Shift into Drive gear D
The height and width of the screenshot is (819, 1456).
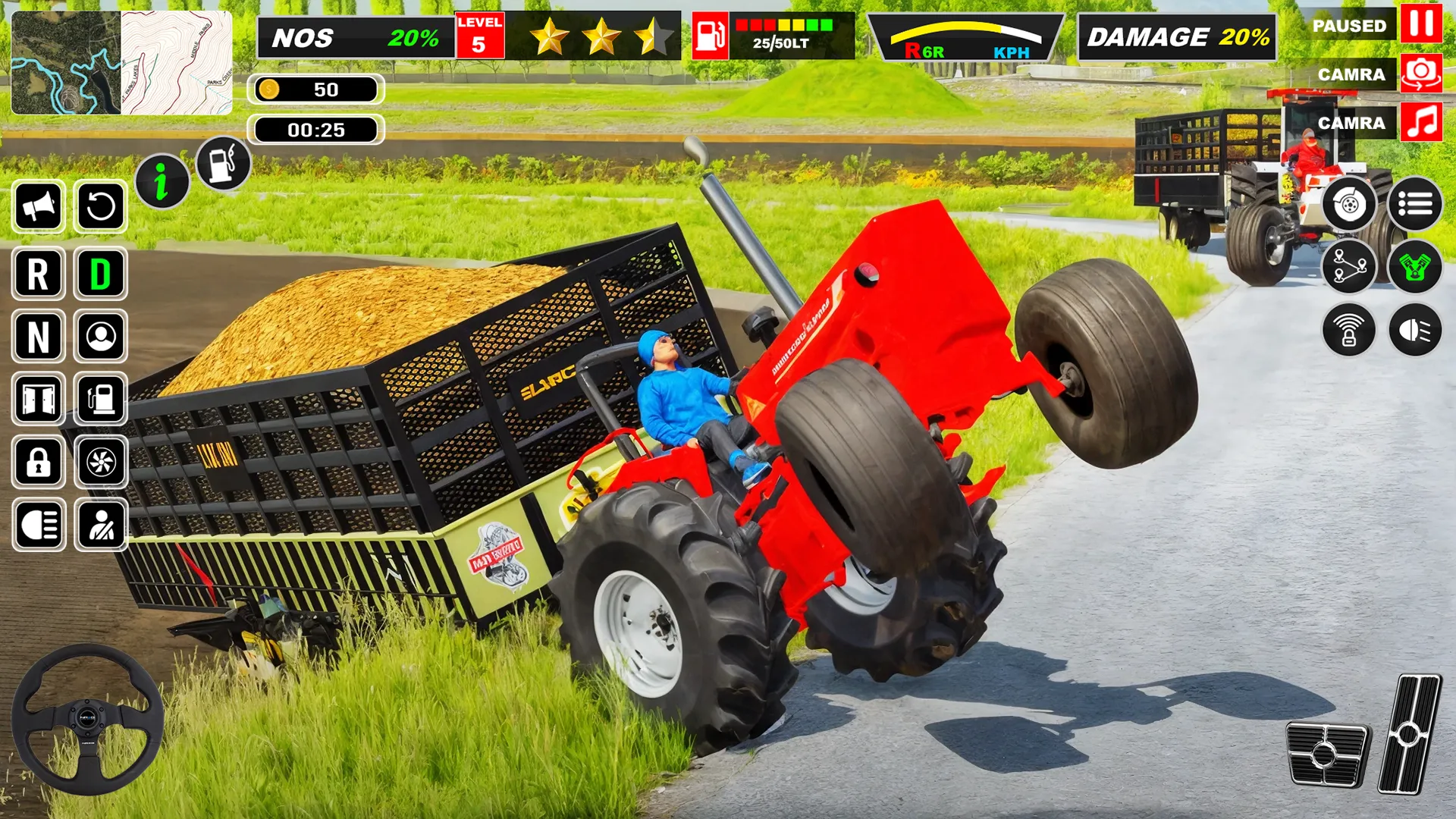[x=99, y=275]
